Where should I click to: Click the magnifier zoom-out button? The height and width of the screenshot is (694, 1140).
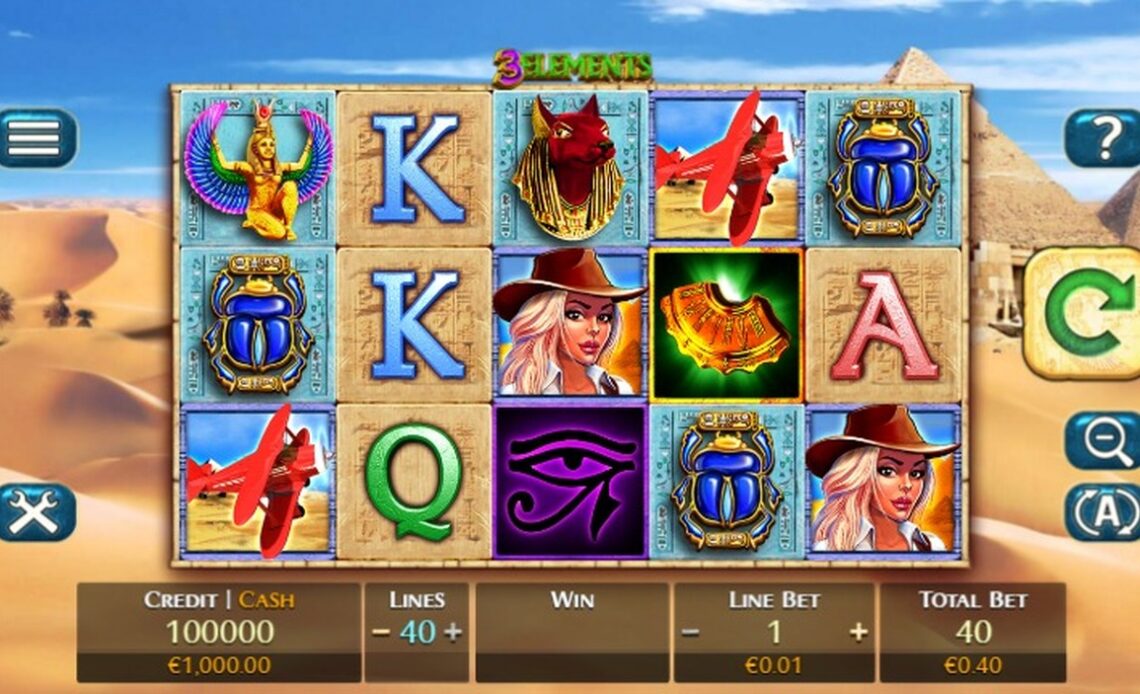pos(1101,441)
